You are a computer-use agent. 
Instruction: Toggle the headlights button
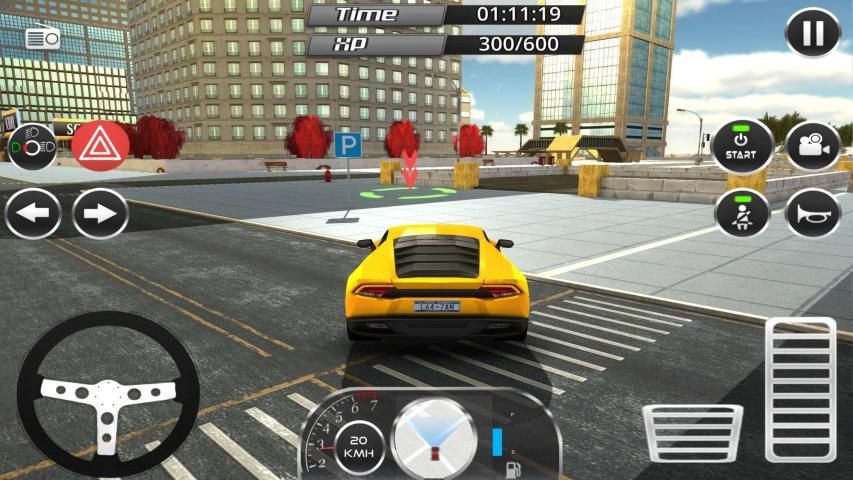32,147
